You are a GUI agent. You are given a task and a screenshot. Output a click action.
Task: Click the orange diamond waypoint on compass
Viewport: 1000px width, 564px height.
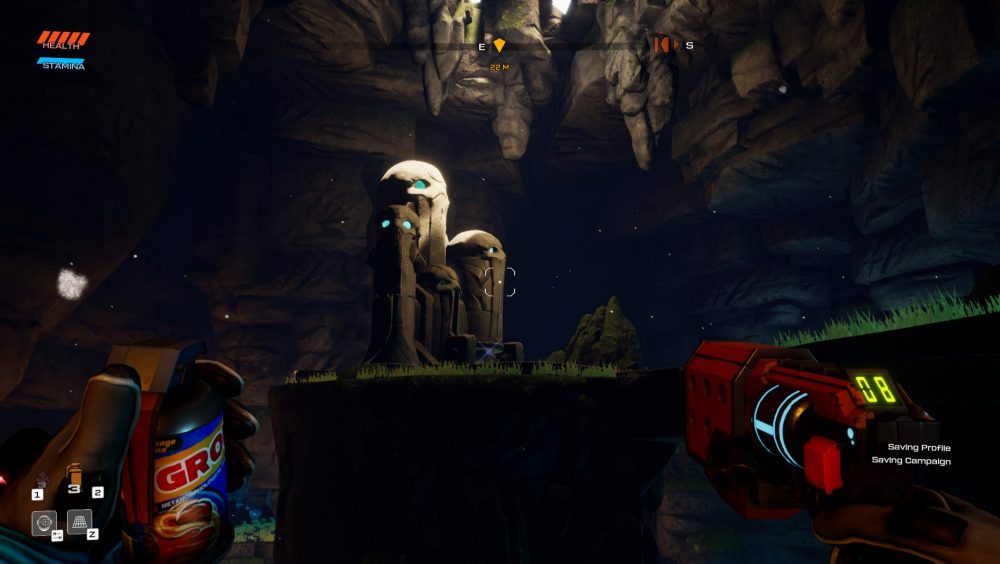tap(499, 45)
